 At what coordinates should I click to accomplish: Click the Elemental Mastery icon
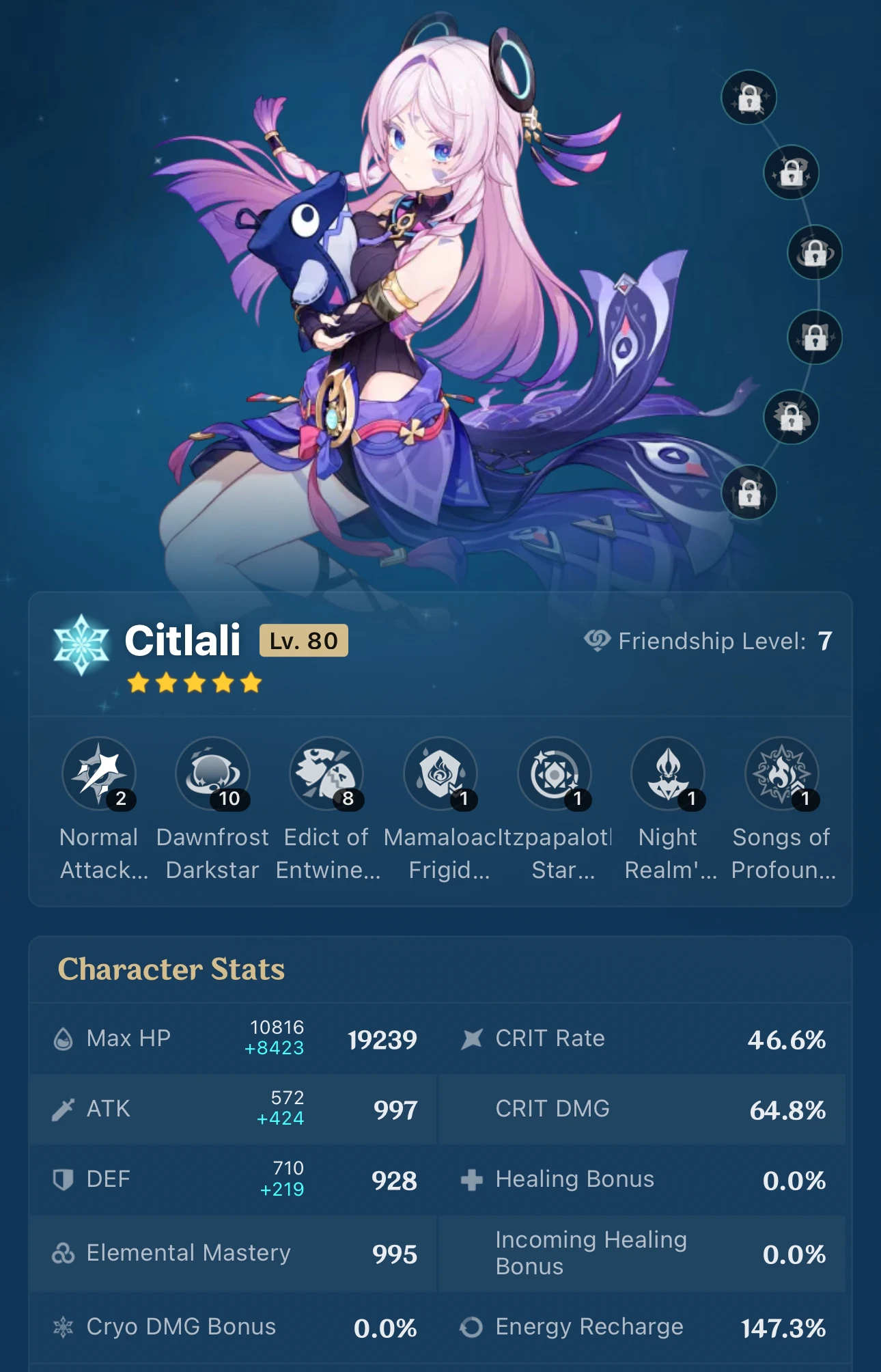64,1252
